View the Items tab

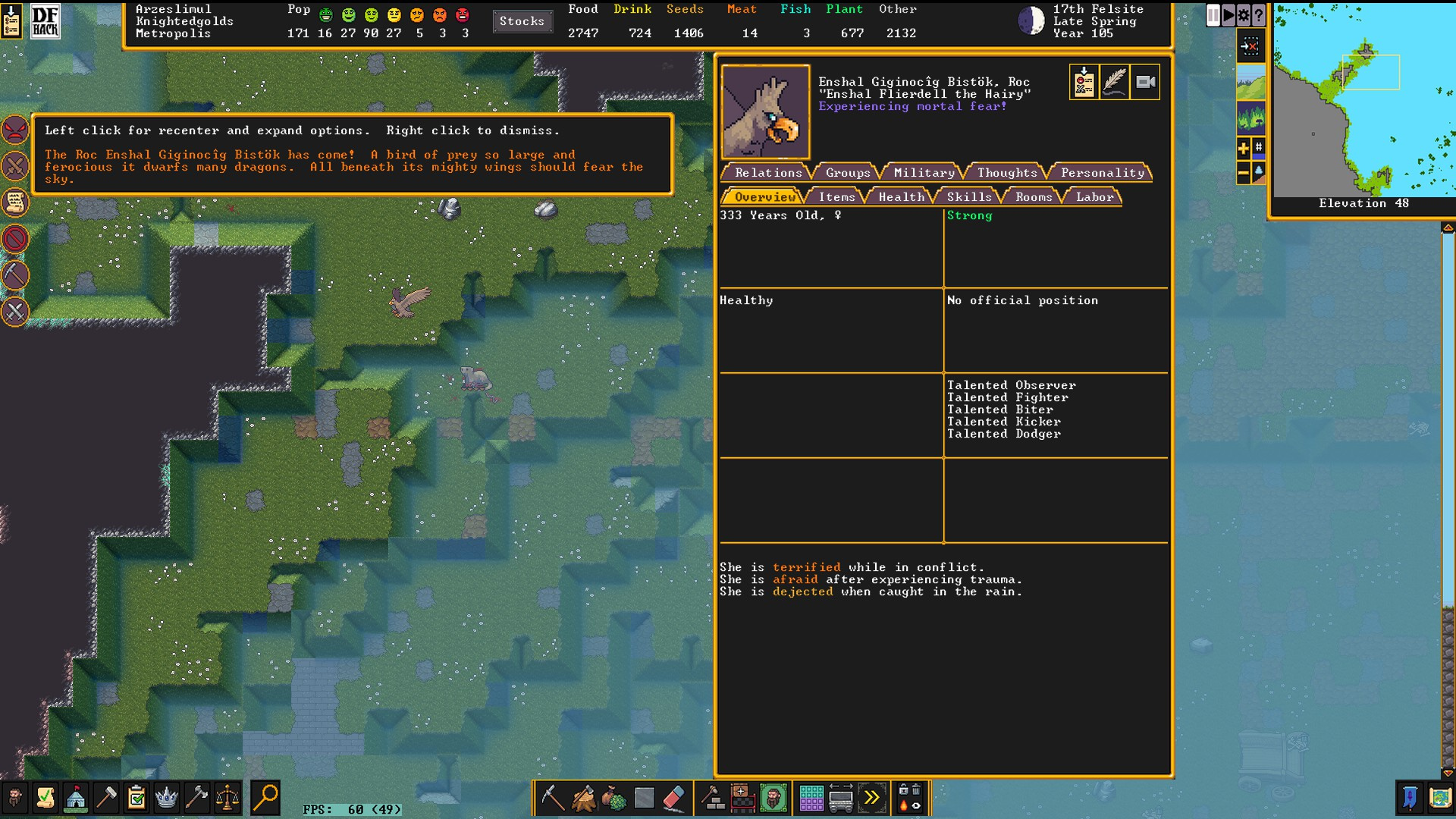point(836,197)
